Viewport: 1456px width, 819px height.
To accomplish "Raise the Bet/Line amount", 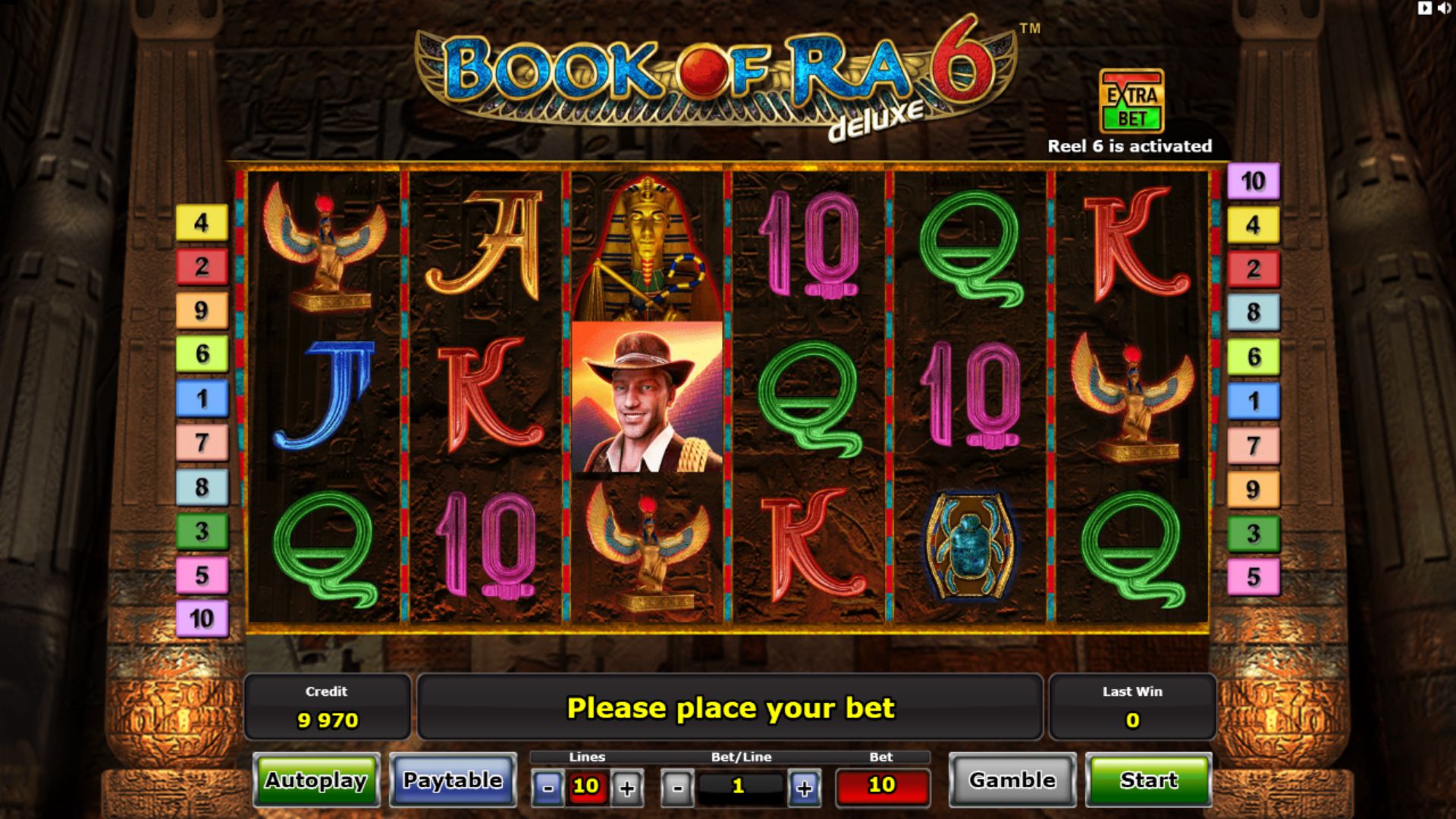I will tap(804, 788).
